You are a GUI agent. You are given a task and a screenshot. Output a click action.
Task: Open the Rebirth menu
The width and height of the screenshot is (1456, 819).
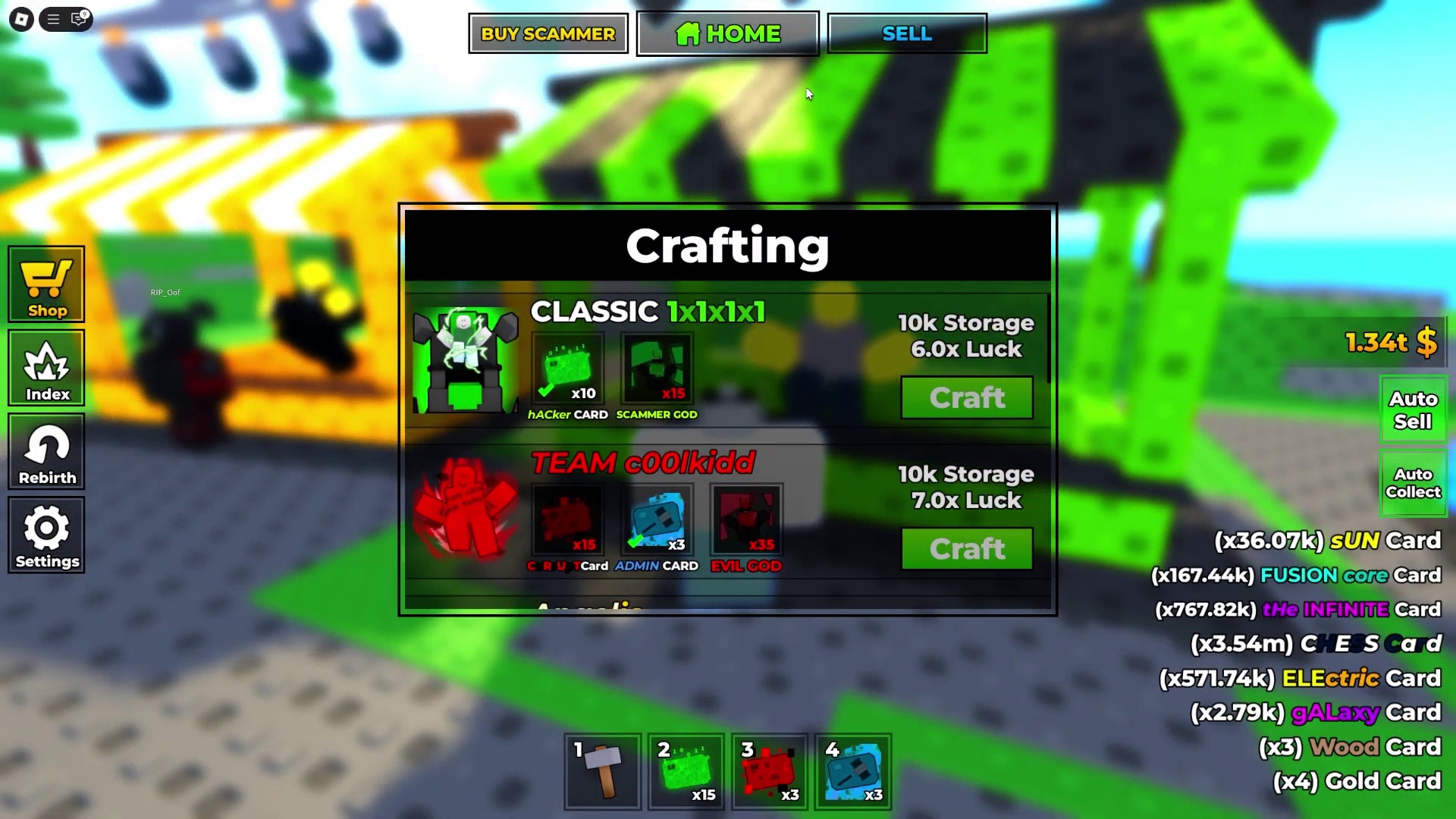pyautogui.click(x=47, y=452)
